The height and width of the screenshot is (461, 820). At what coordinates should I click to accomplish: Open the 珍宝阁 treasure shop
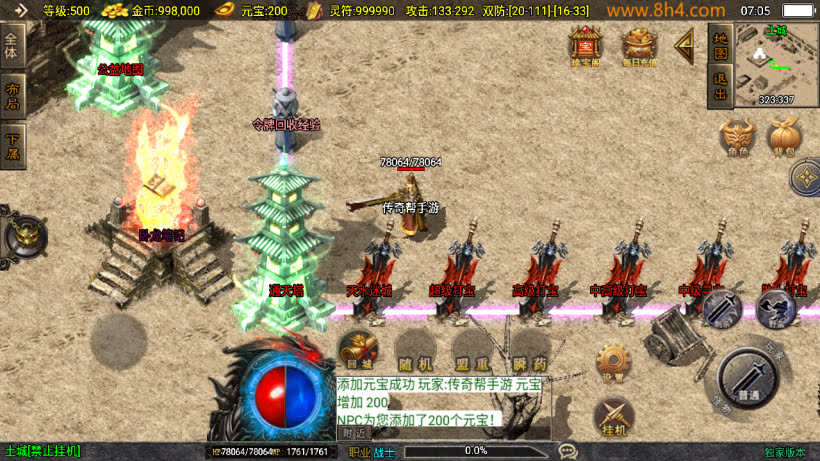(x=585, y=45)
